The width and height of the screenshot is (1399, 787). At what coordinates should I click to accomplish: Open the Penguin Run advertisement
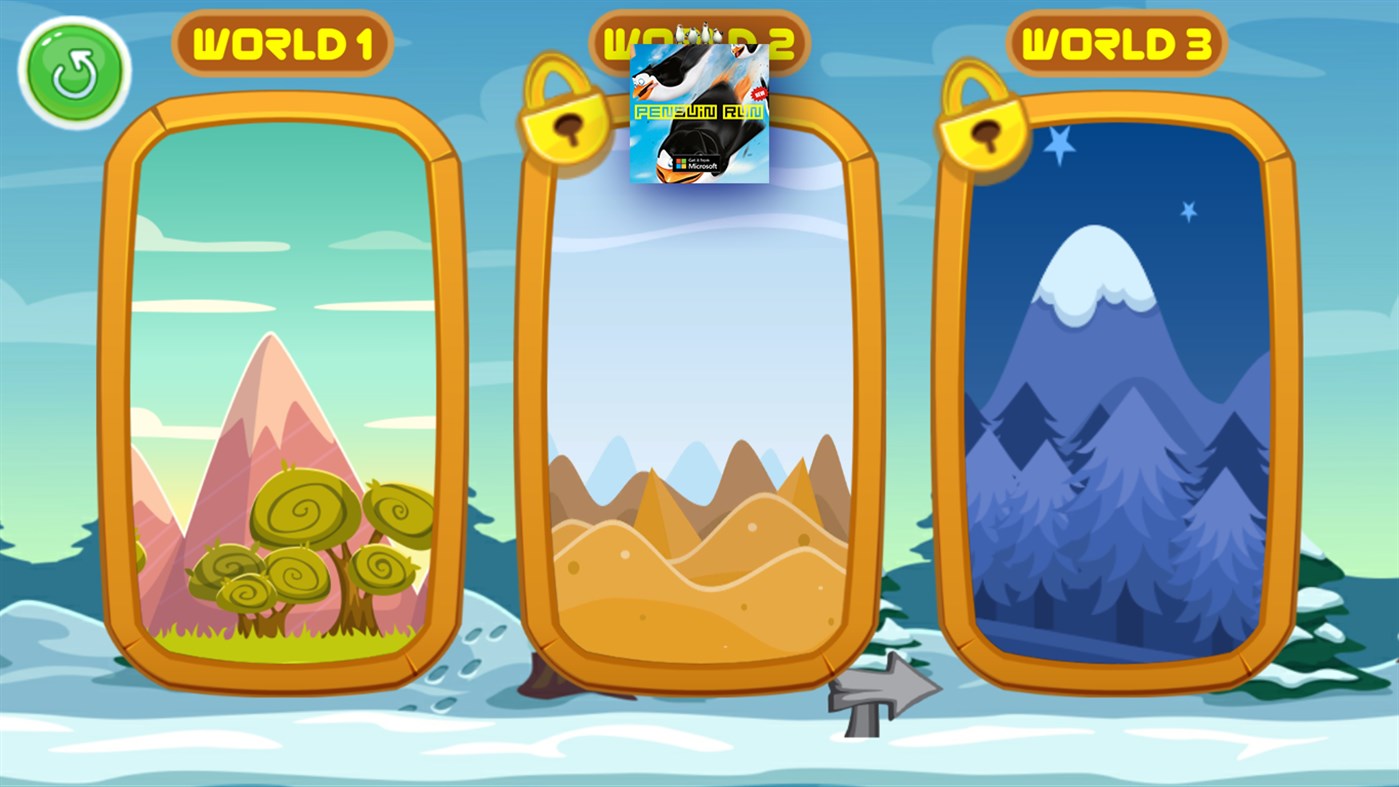click(698, 110)
